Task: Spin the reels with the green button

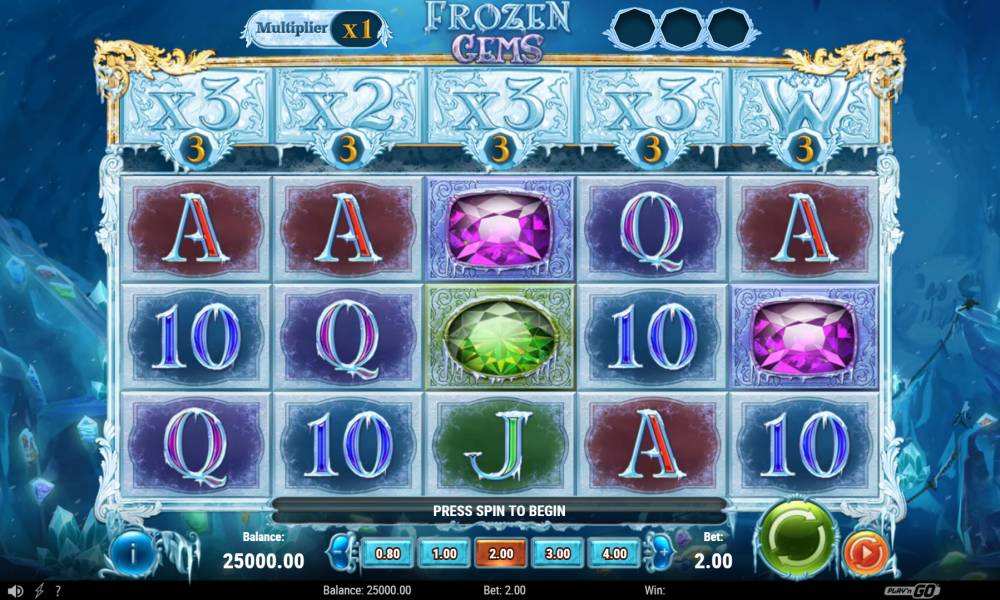Action: pos(795,534)
